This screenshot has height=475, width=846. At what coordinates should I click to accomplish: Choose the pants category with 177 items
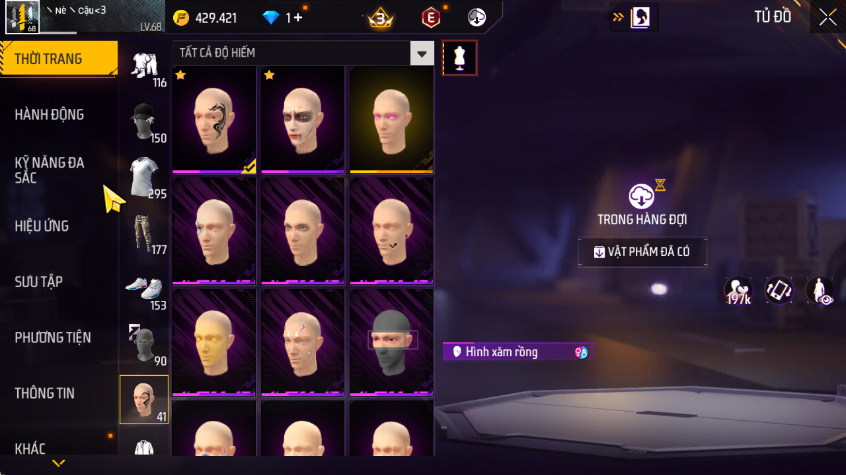coord(144,234)
